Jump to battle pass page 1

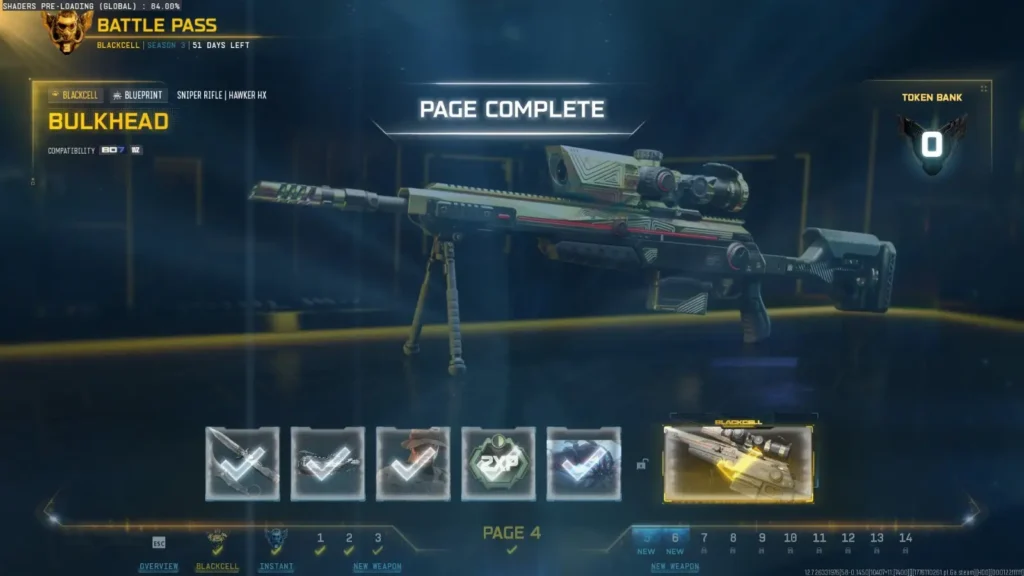pyautogui.click(x=320, y=542)
